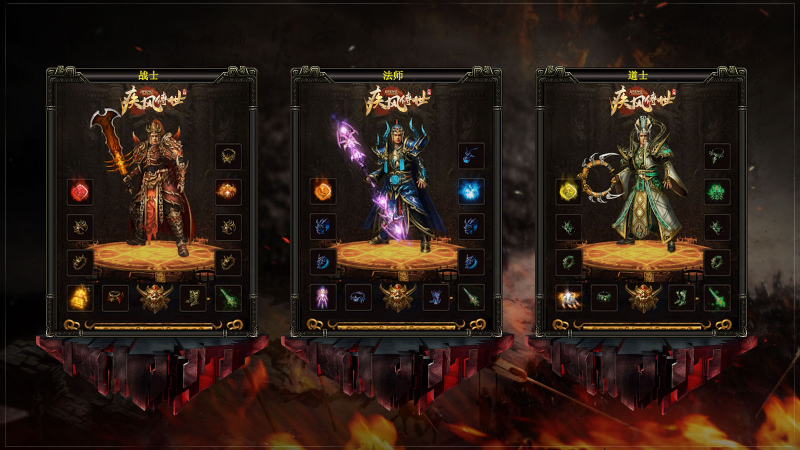Click the warrior's demon skull emblem

point(154,297)
